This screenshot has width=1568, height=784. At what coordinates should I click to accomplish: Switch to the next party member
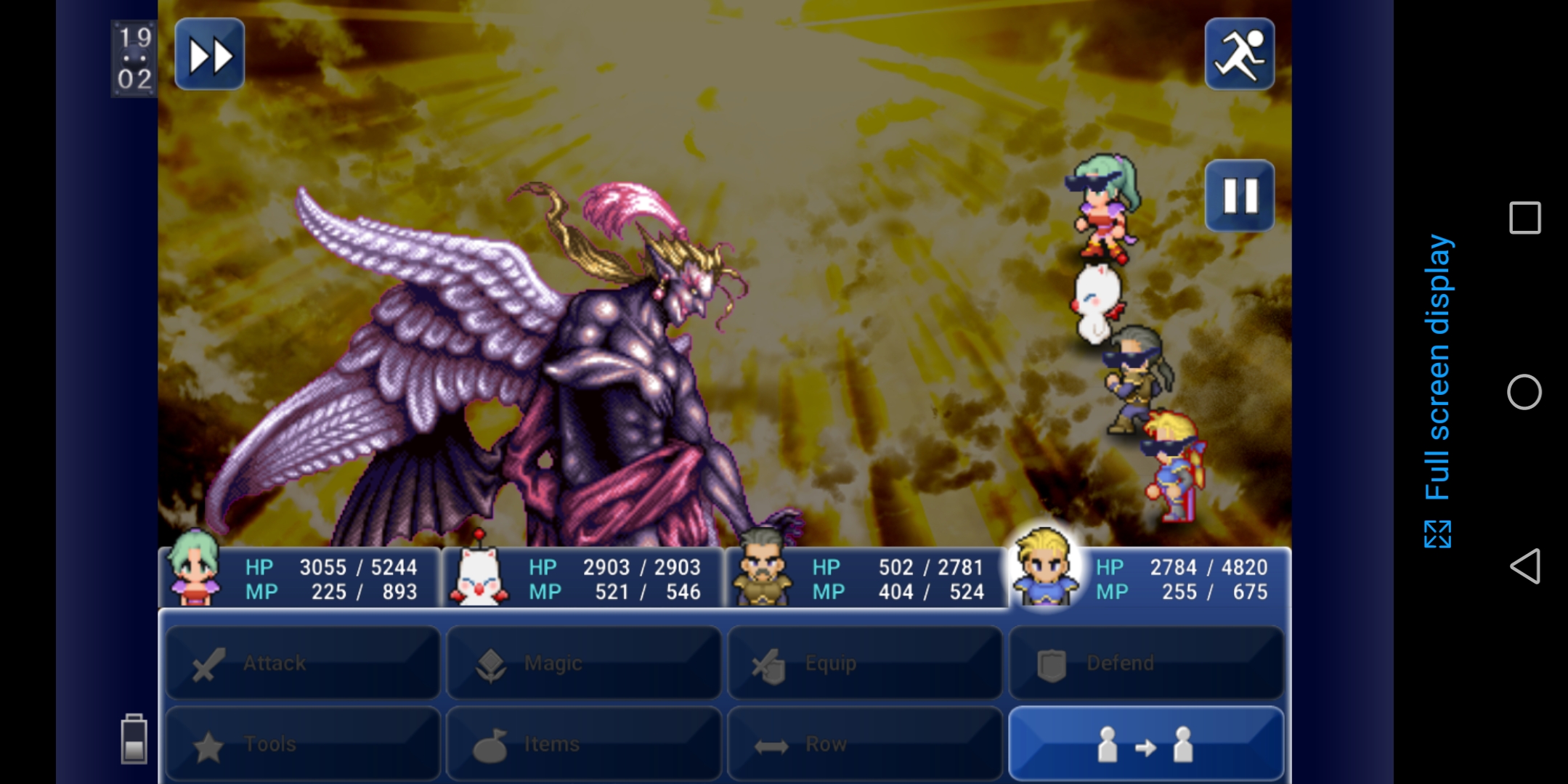tap(1145, 743)
